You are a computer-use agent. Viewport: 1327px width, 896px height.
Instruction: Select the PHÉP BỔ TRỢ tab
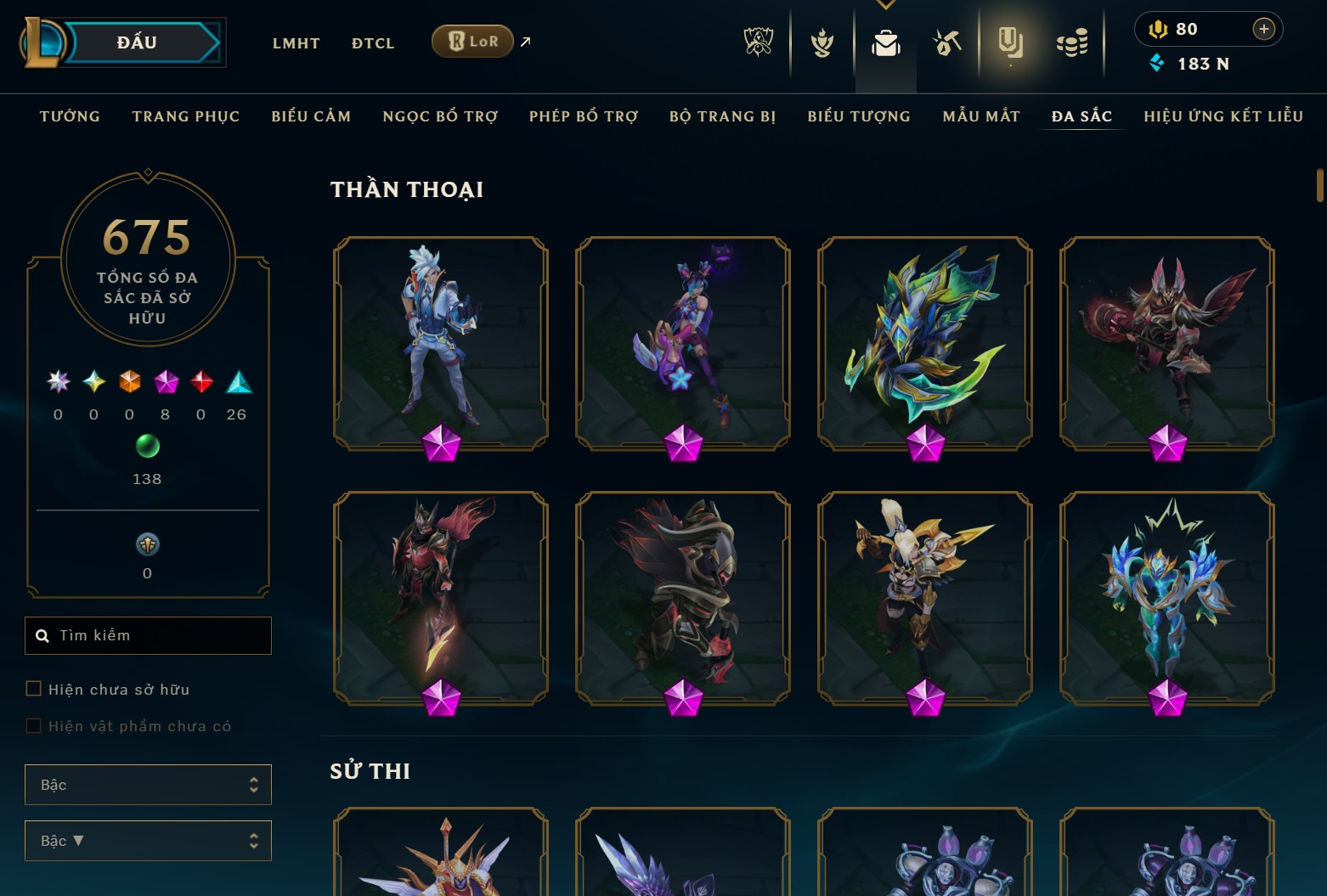click(x=584, y=116)
